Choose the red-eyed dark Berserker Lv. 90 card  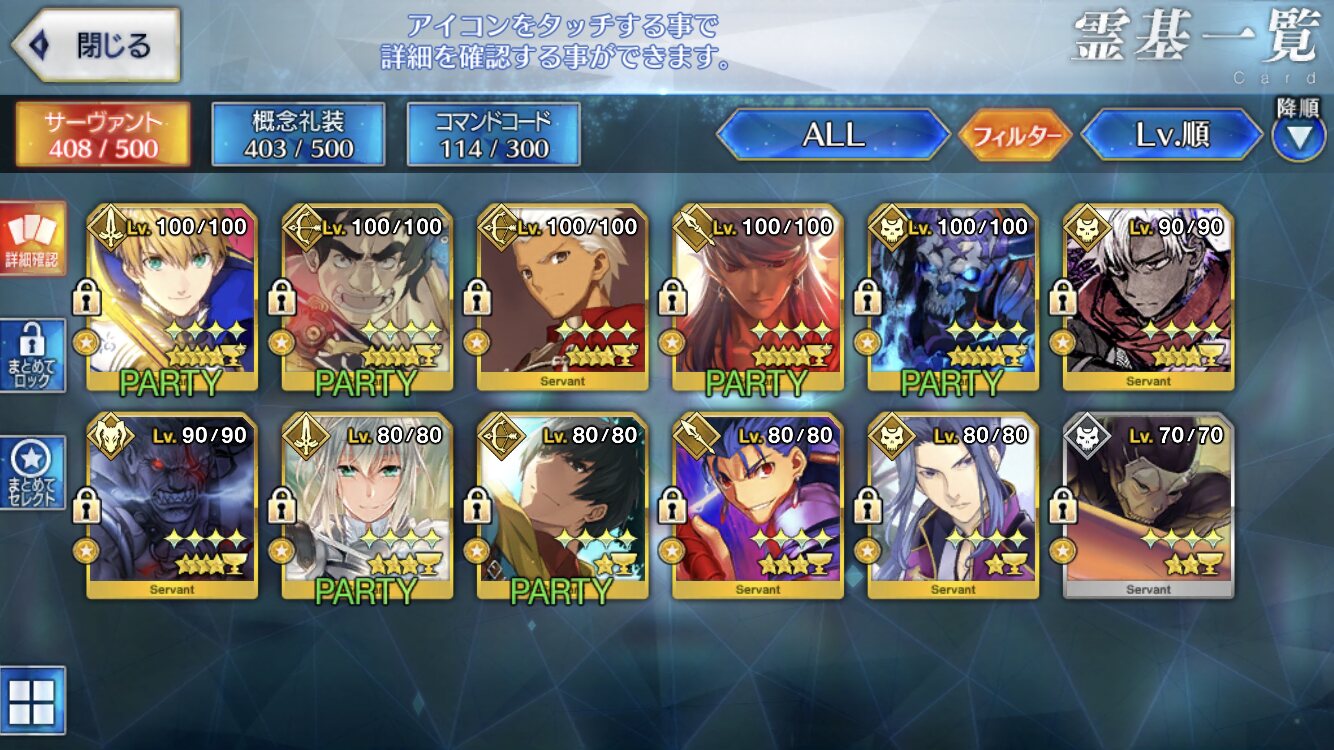click(172, 505)
